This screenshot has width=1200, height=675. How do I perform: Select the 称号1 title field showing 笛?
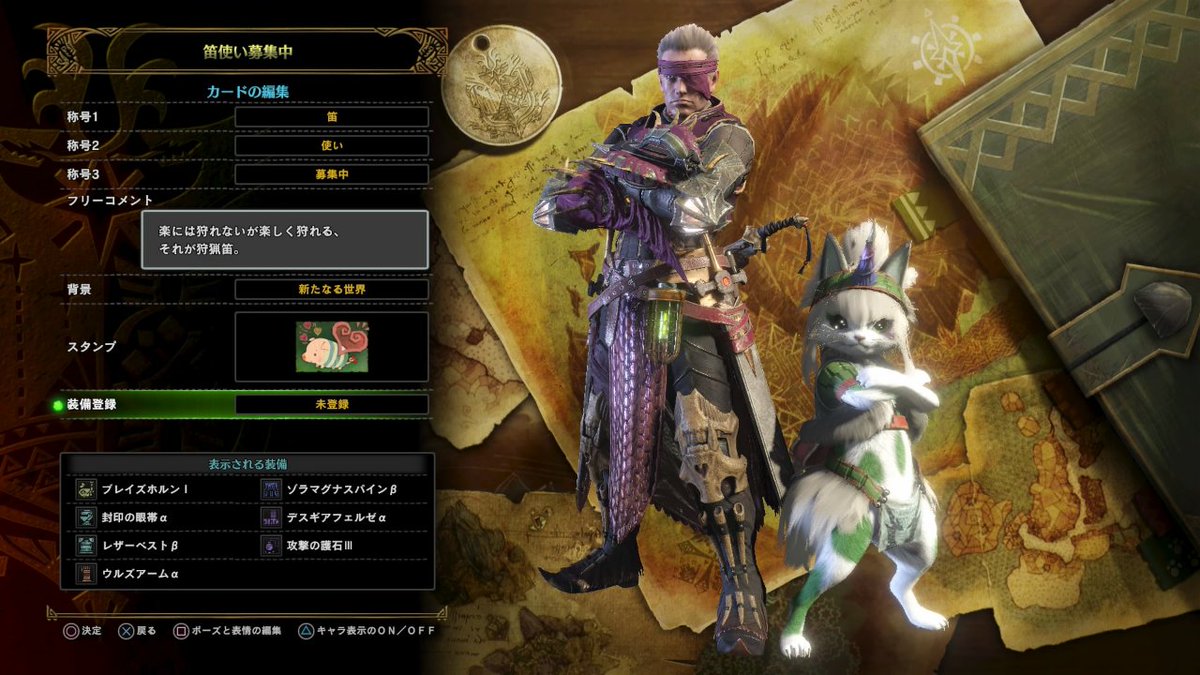point(331,117)
